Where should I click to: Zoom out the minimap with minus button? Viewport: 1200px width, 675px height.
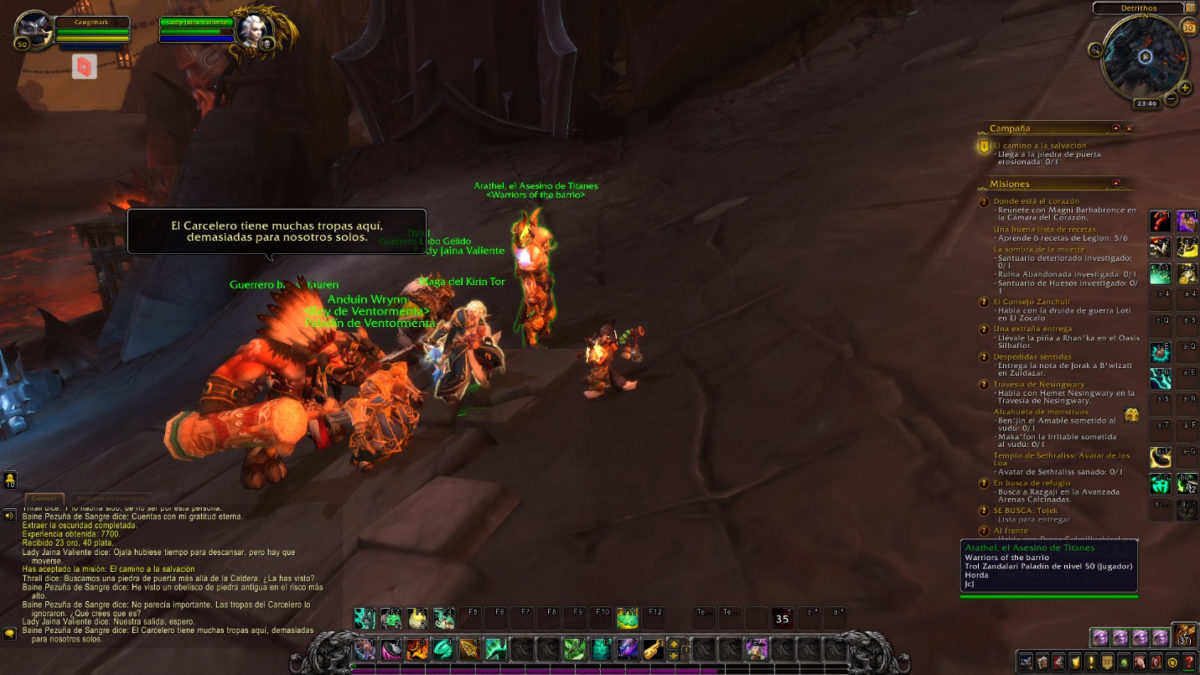coord(1172,98)
